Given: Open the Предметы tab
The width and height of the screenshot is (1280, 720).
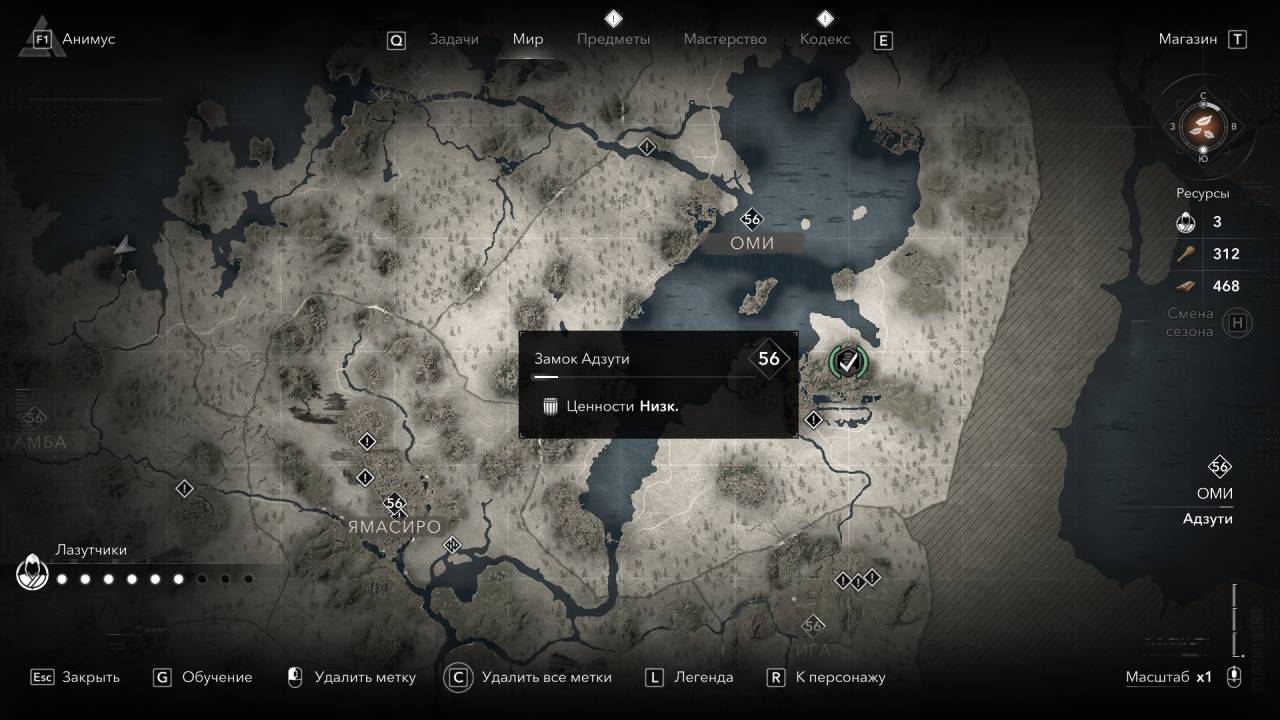Looking at the screenshot, I should pos(613,39).
